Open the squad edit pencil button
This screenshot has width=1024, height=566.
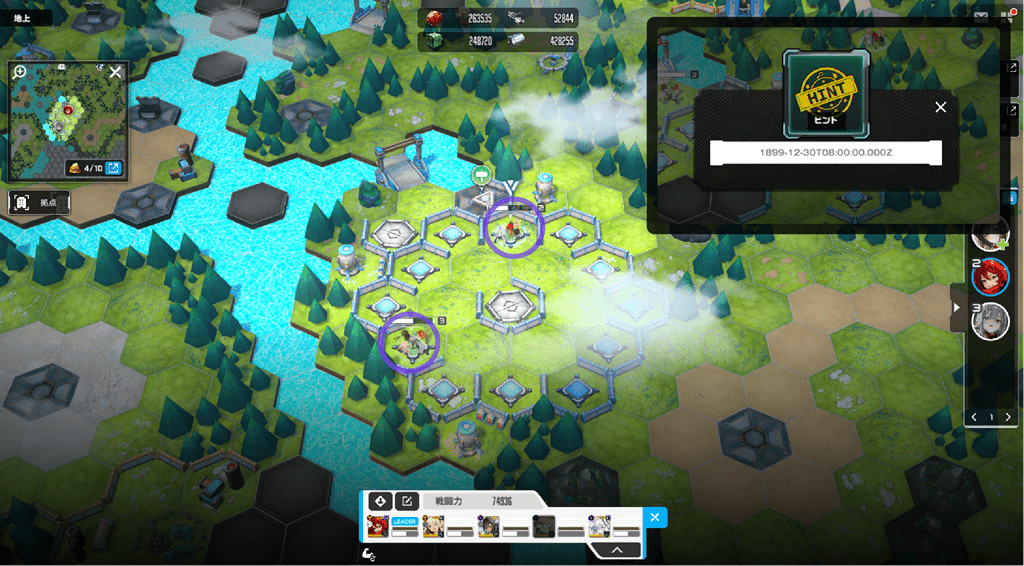click(x=406, y=501)
